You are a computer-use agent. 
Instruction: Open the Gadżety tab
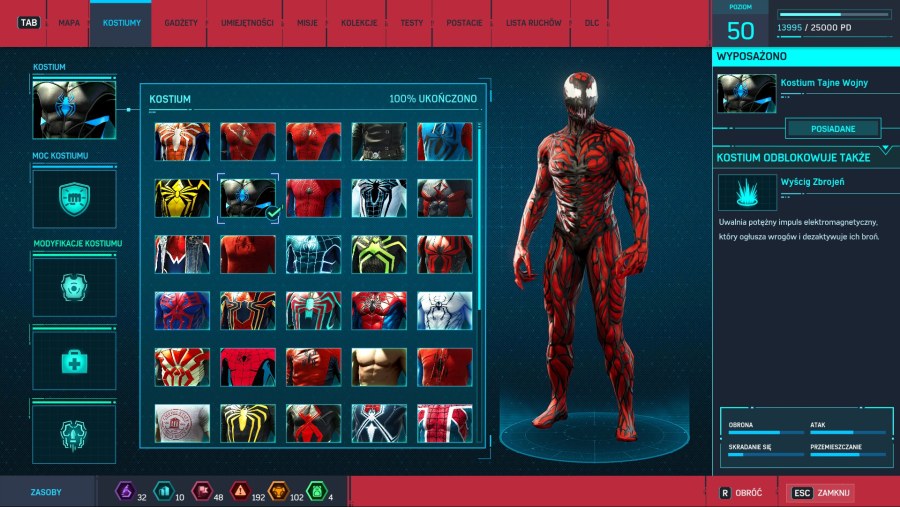point(180,22)
